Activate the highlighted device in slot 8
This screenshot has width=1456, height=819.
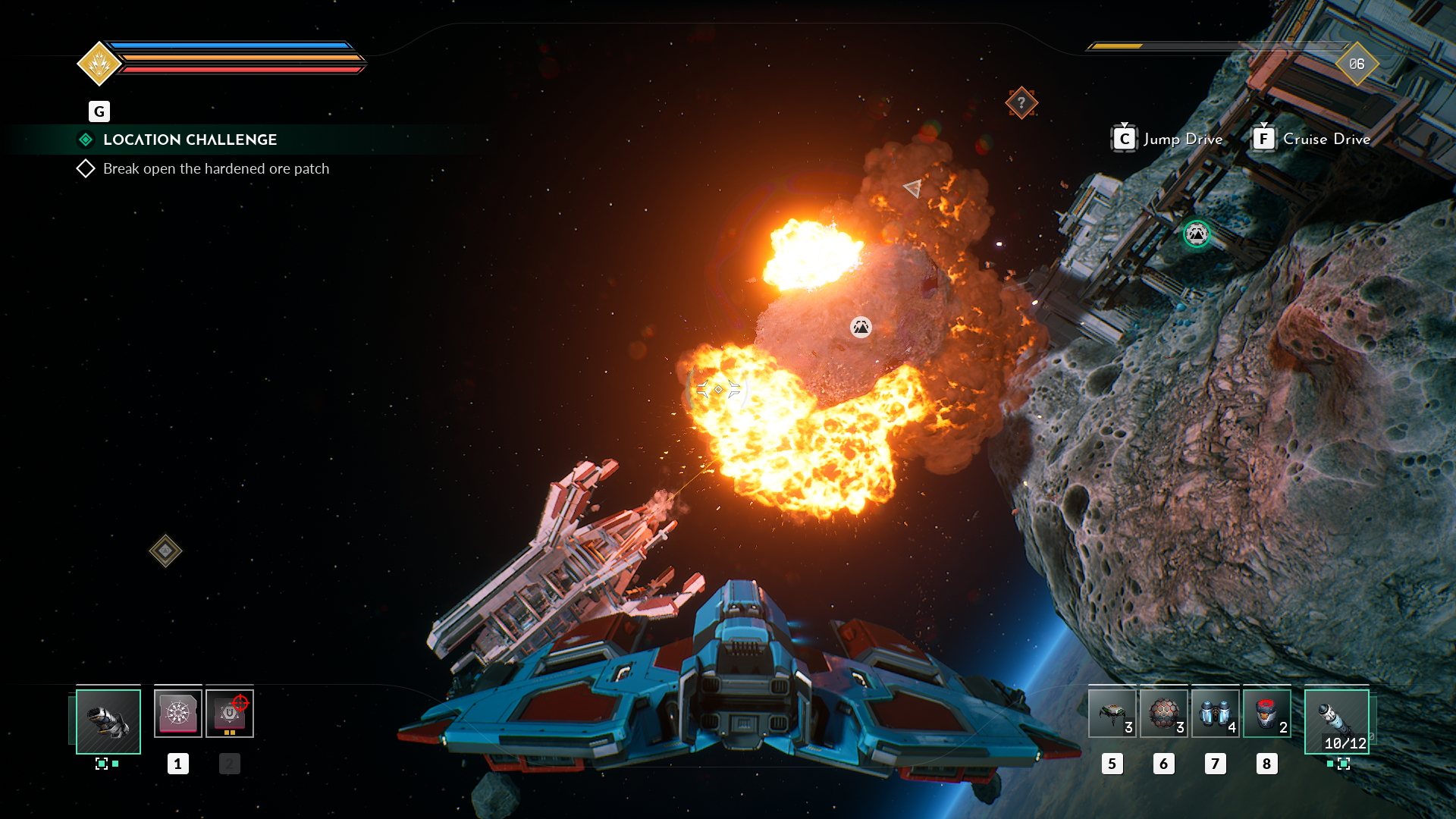(x=1266, y=714)
